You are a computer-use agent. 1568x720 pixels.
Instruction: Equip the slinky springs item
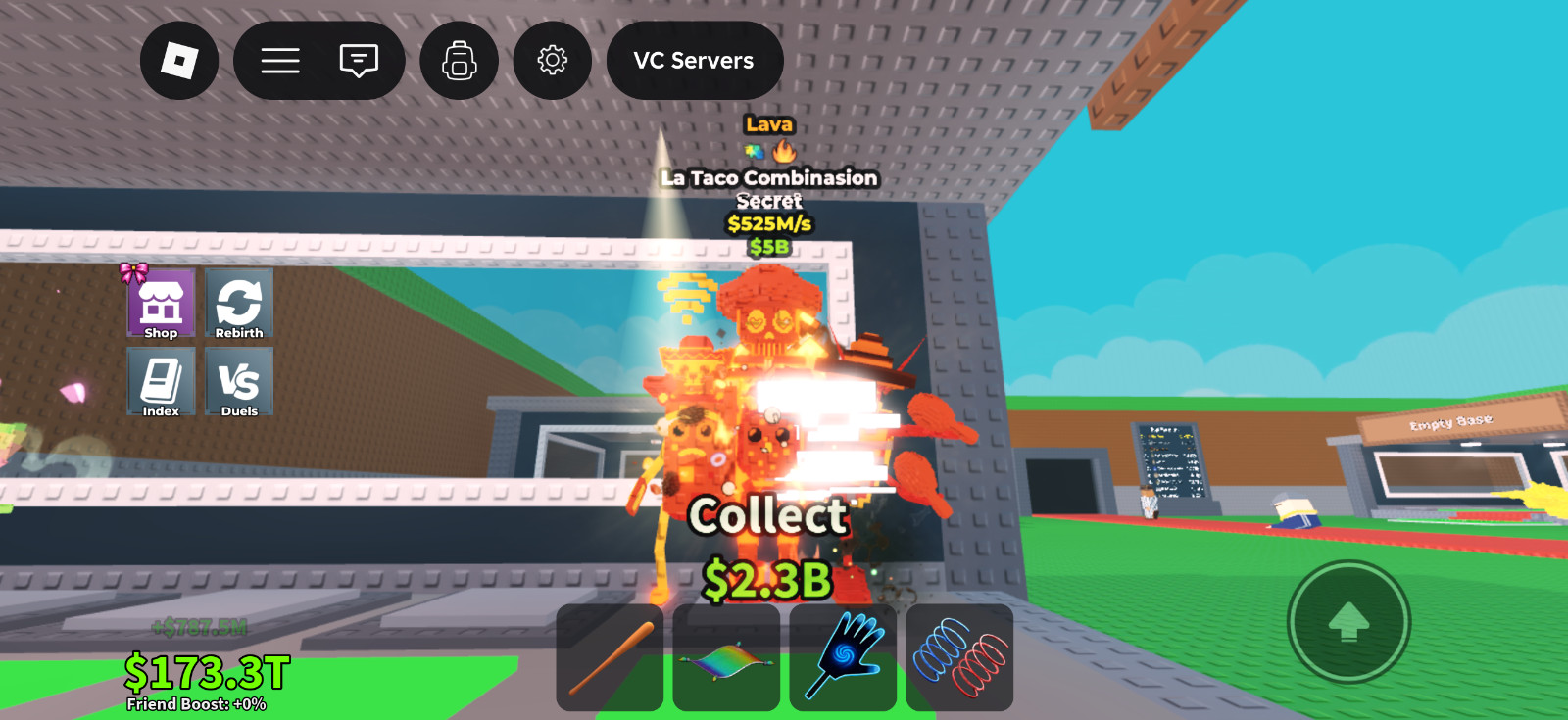pos(957,657)
